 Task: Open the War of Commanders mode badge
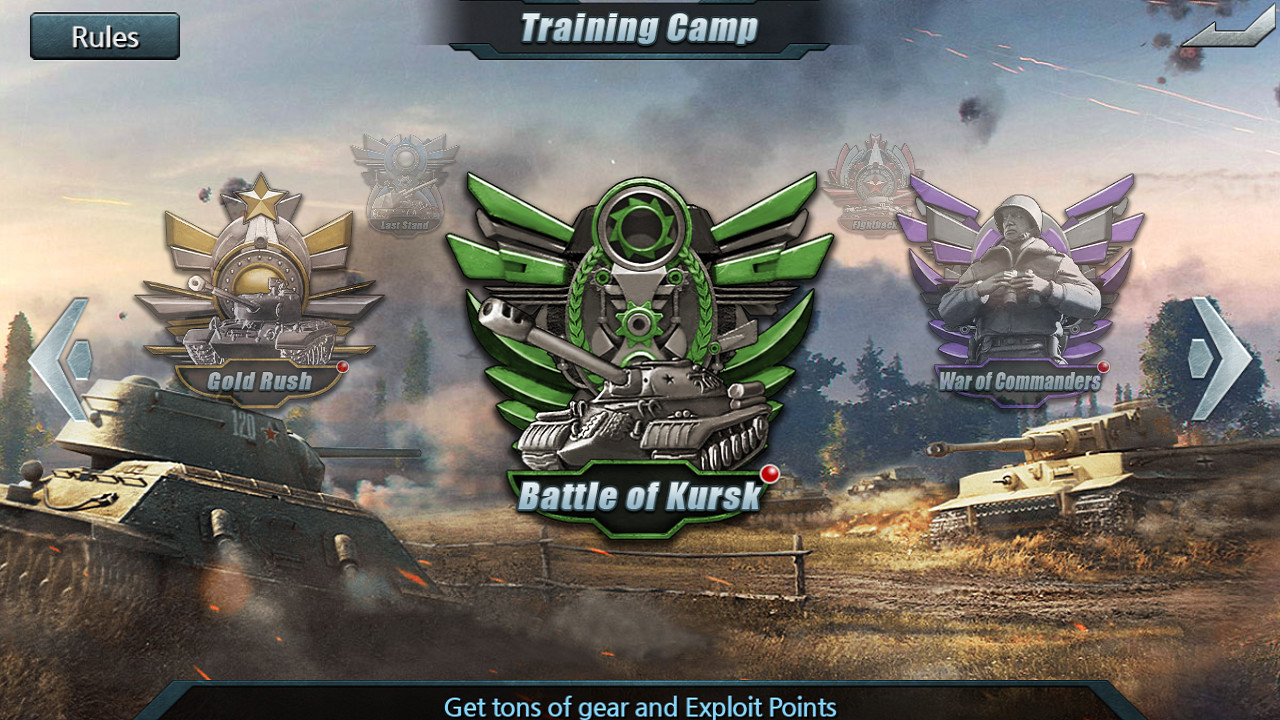[x=1022, y=290]
